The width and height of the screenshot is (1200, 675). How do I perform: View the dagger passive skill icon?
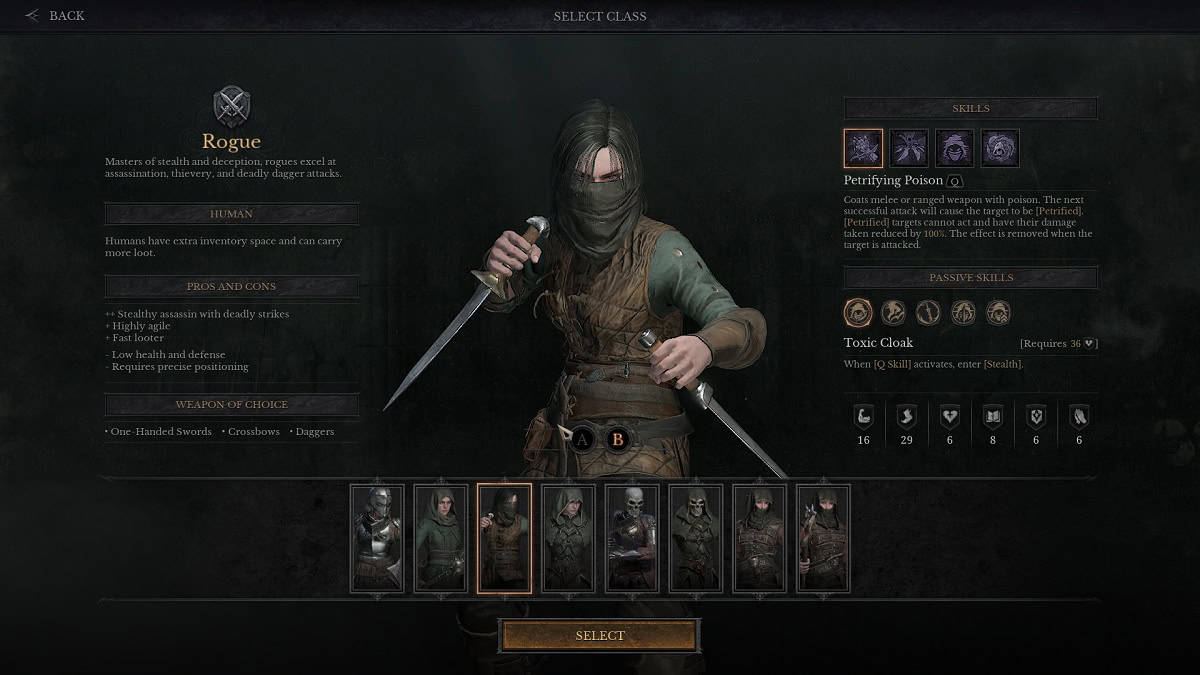pyautogui.click(x=928, y=312)
